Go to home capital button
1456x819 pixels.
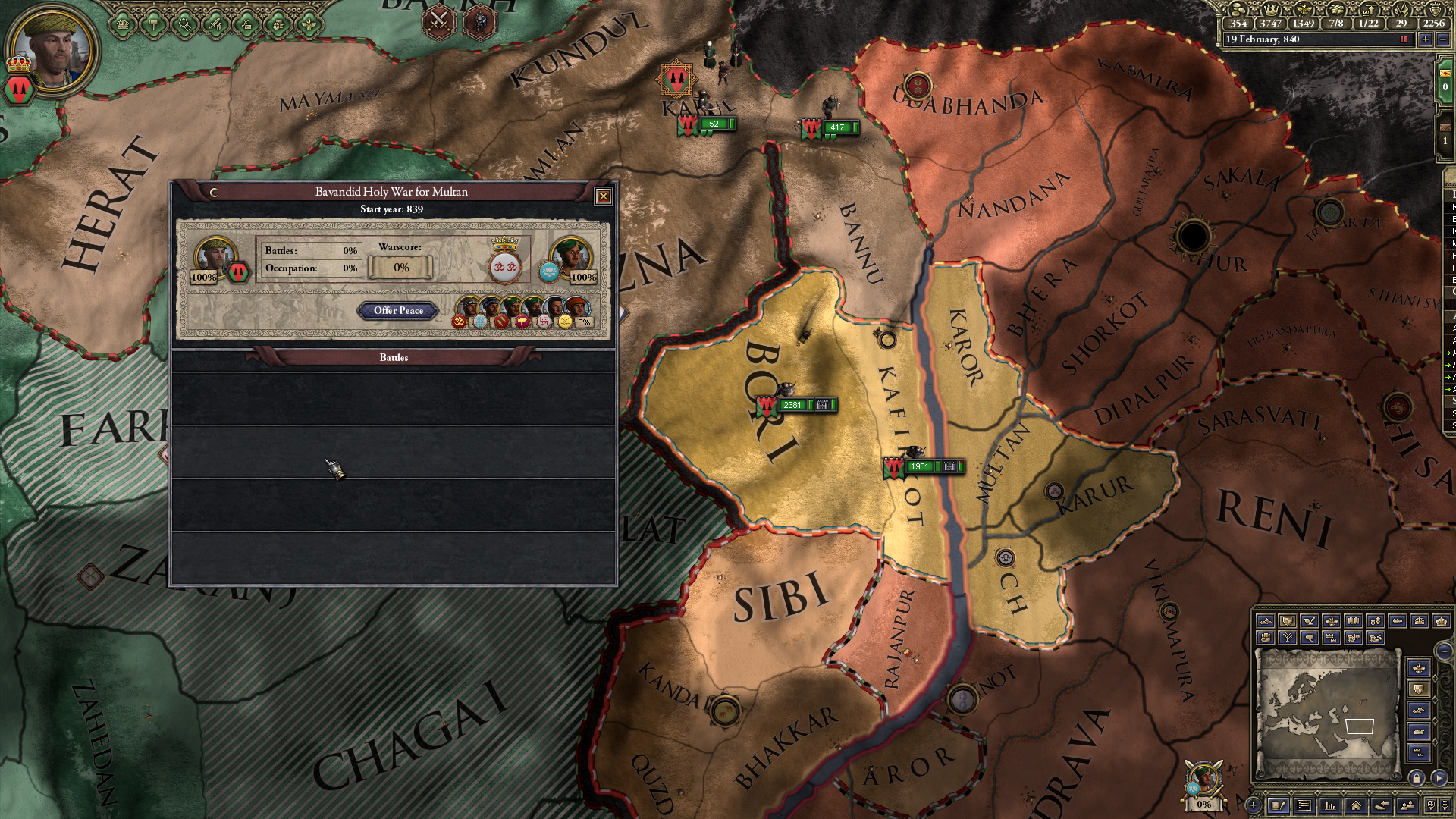[x=1355, y=805]
